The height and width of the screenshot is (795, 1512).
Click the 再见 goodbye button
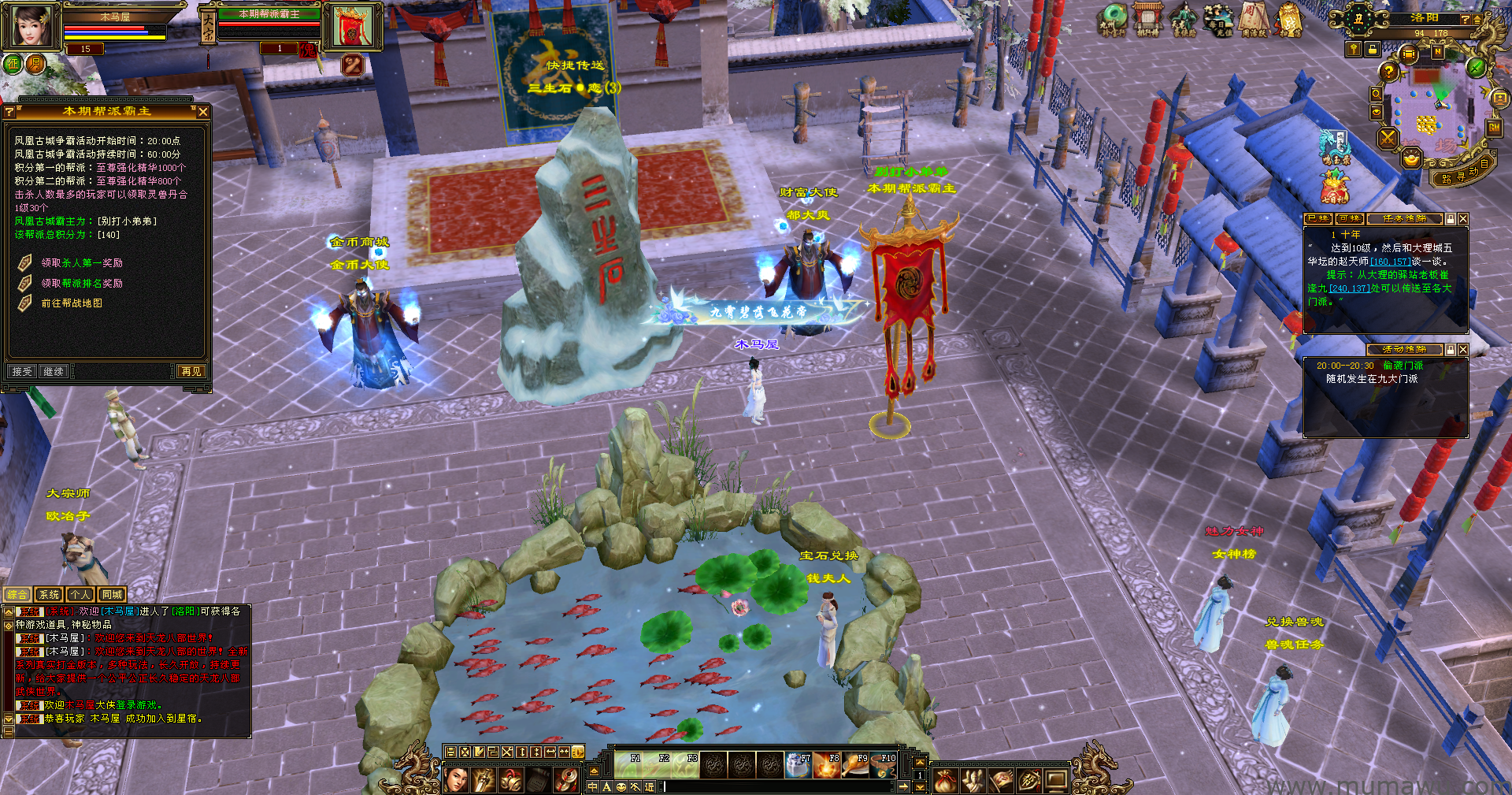[191, 371]
